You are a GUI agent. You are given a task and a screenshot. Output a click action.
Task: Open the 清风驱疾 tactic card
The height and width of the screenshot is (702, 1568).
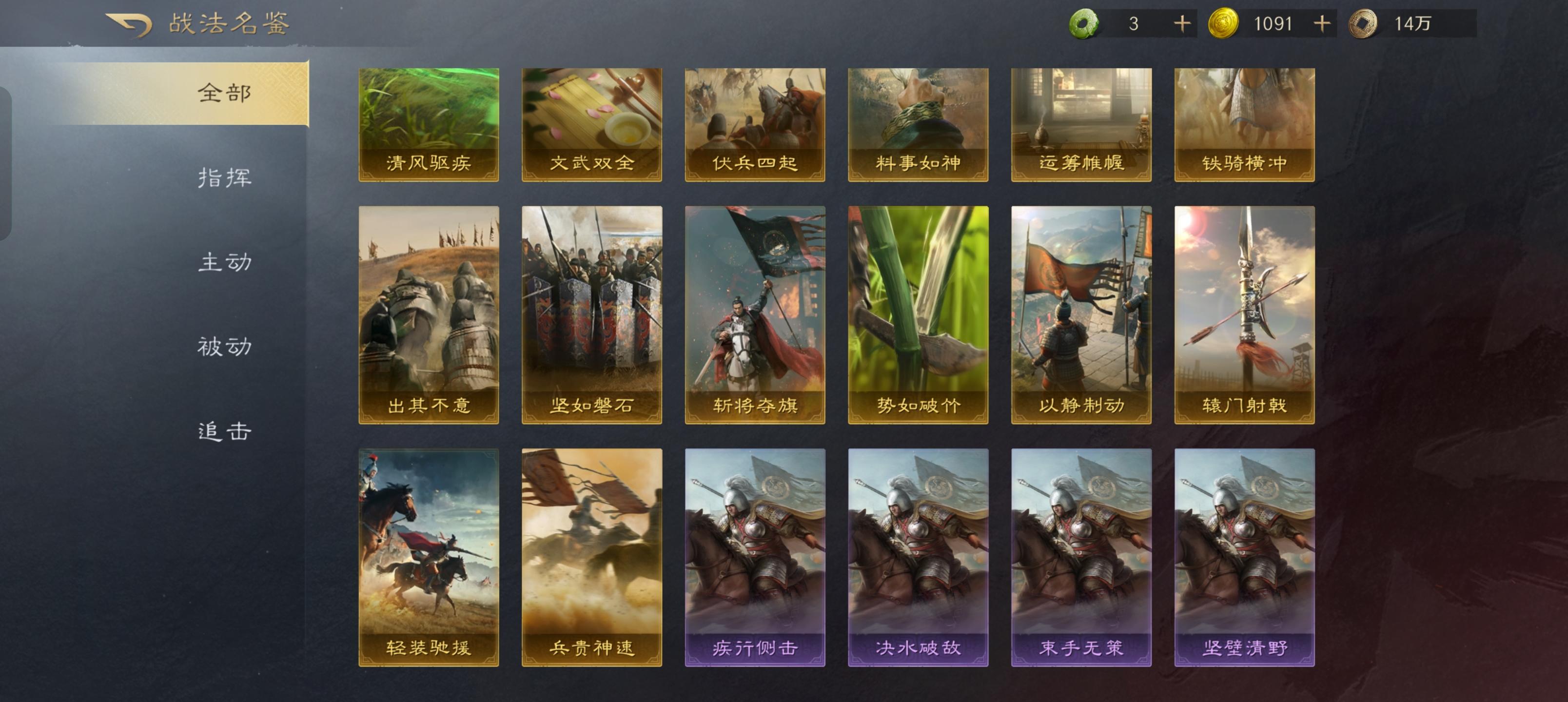click(x=429, y=125)
